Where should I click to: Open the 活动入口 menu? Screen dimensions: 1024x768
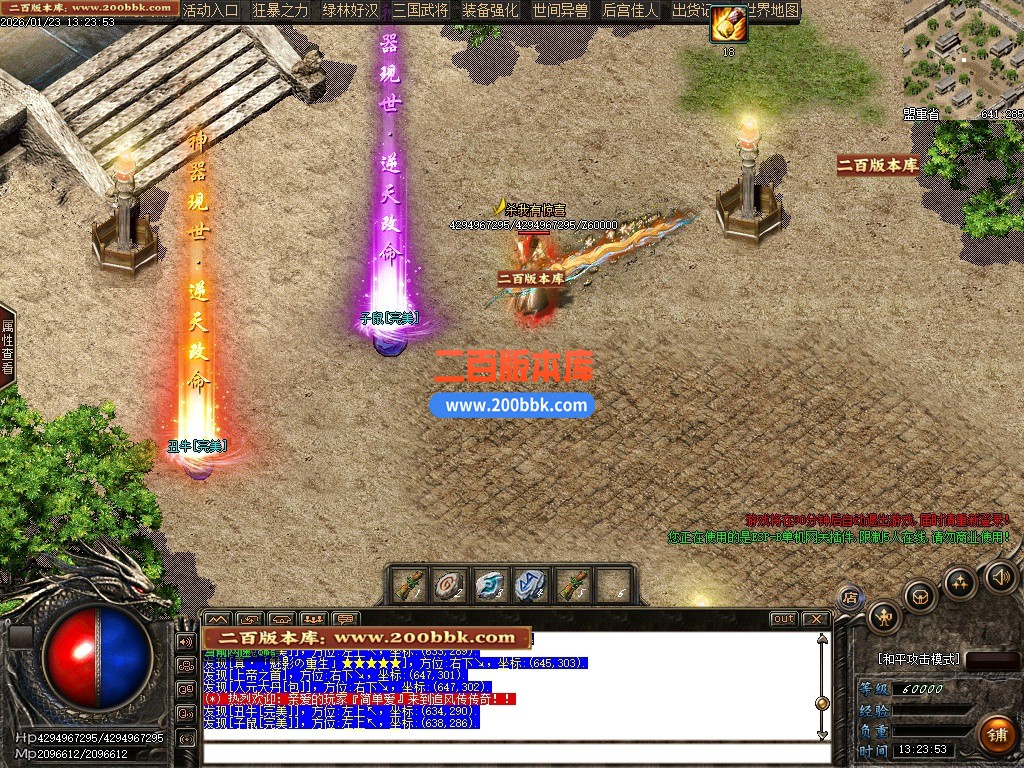pyautogui.click(x=211, y=11)
